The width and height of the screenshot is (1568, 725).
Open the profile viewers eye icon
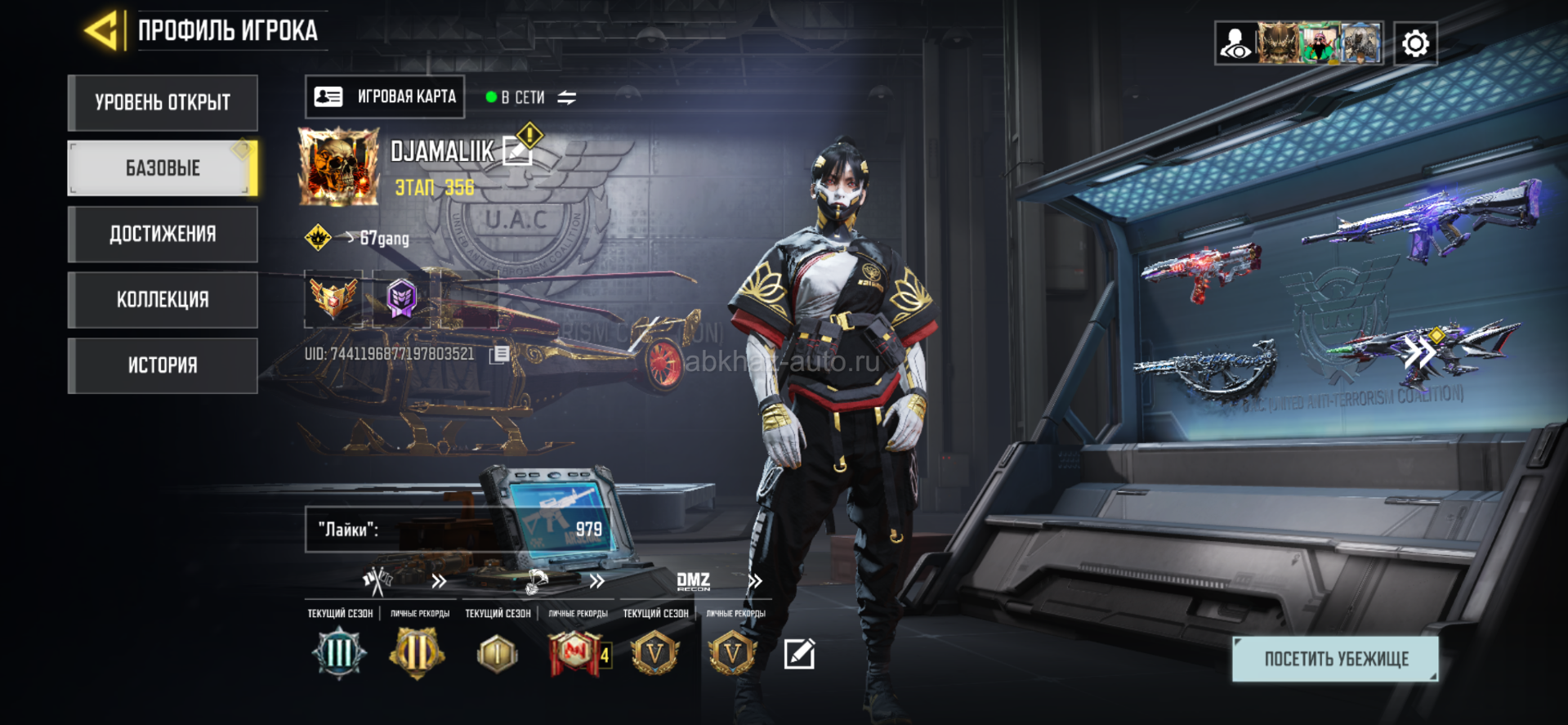[1235, 43]
